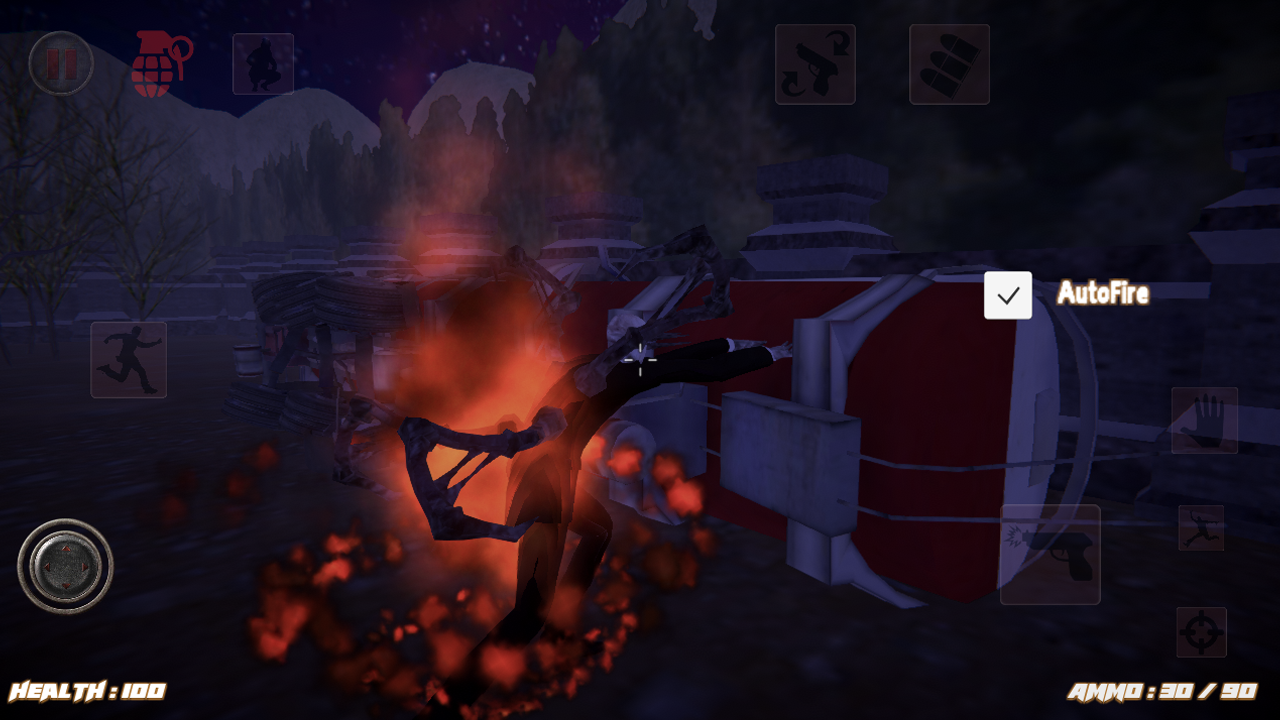The height and width of the screenshot is (720, 1280).
Task: Tap the joystick's left arrow
Action: point(47,567)
